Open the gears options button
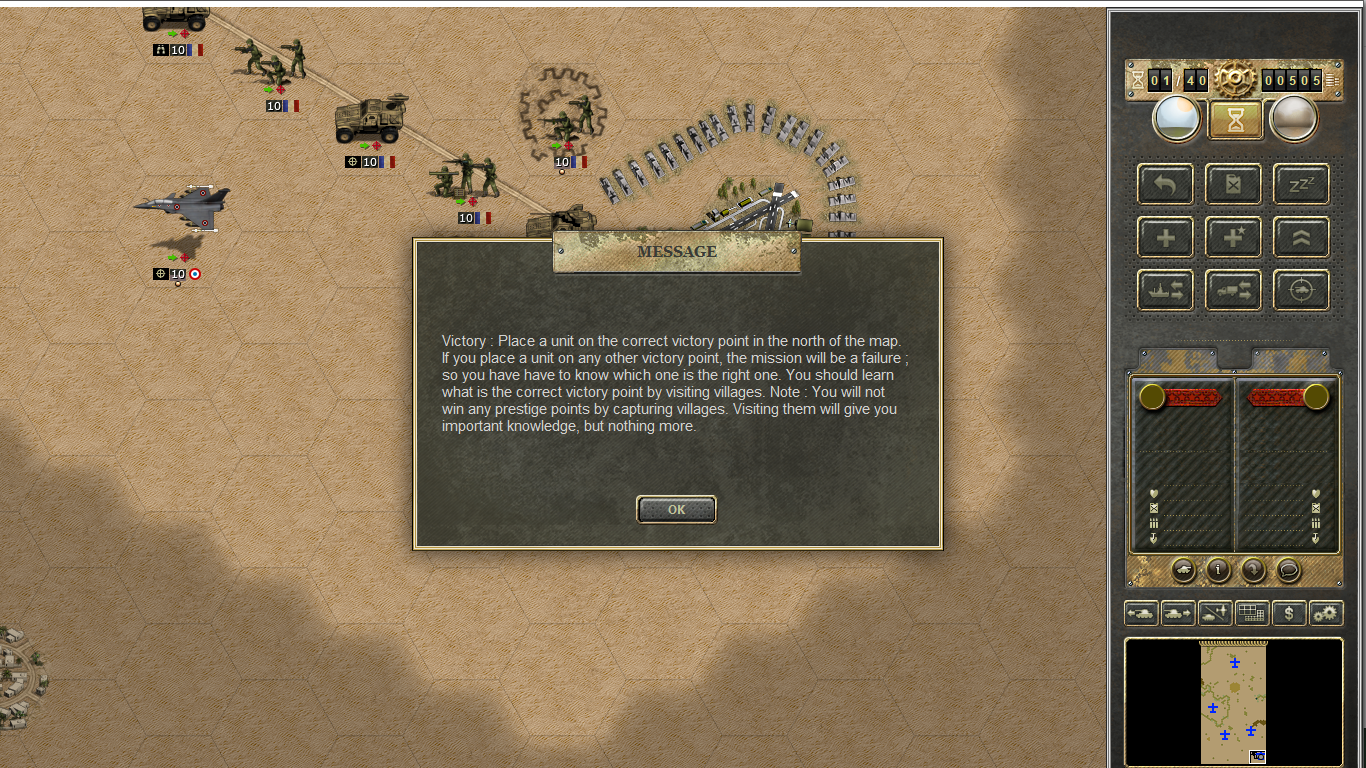Image resolution: width=1366 pixels, height=768 pixels. [1326, 613]
